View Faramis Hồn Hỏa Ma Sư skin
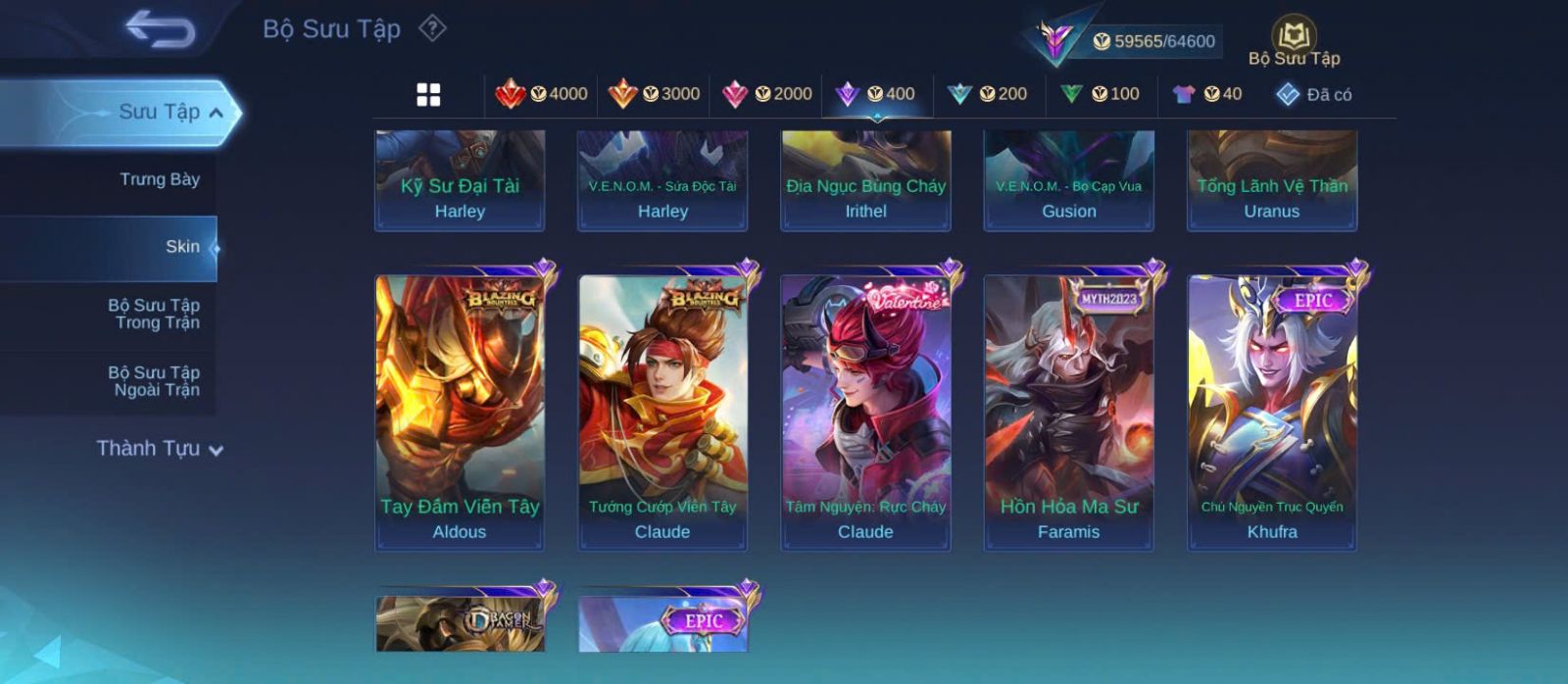This screenshot has width=1568, height=684. coord(1068,412)
